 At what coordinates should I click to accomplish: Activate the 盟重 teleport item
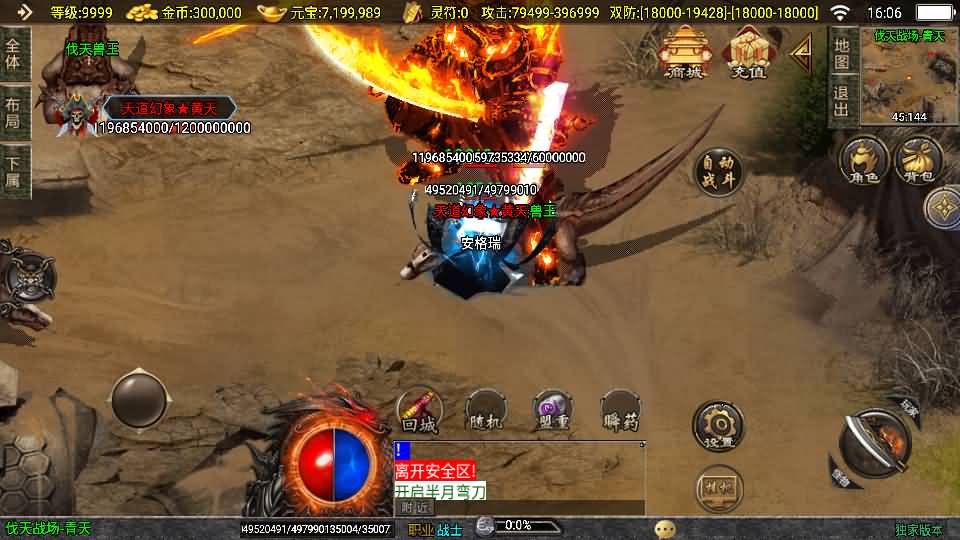click(552, 410)
